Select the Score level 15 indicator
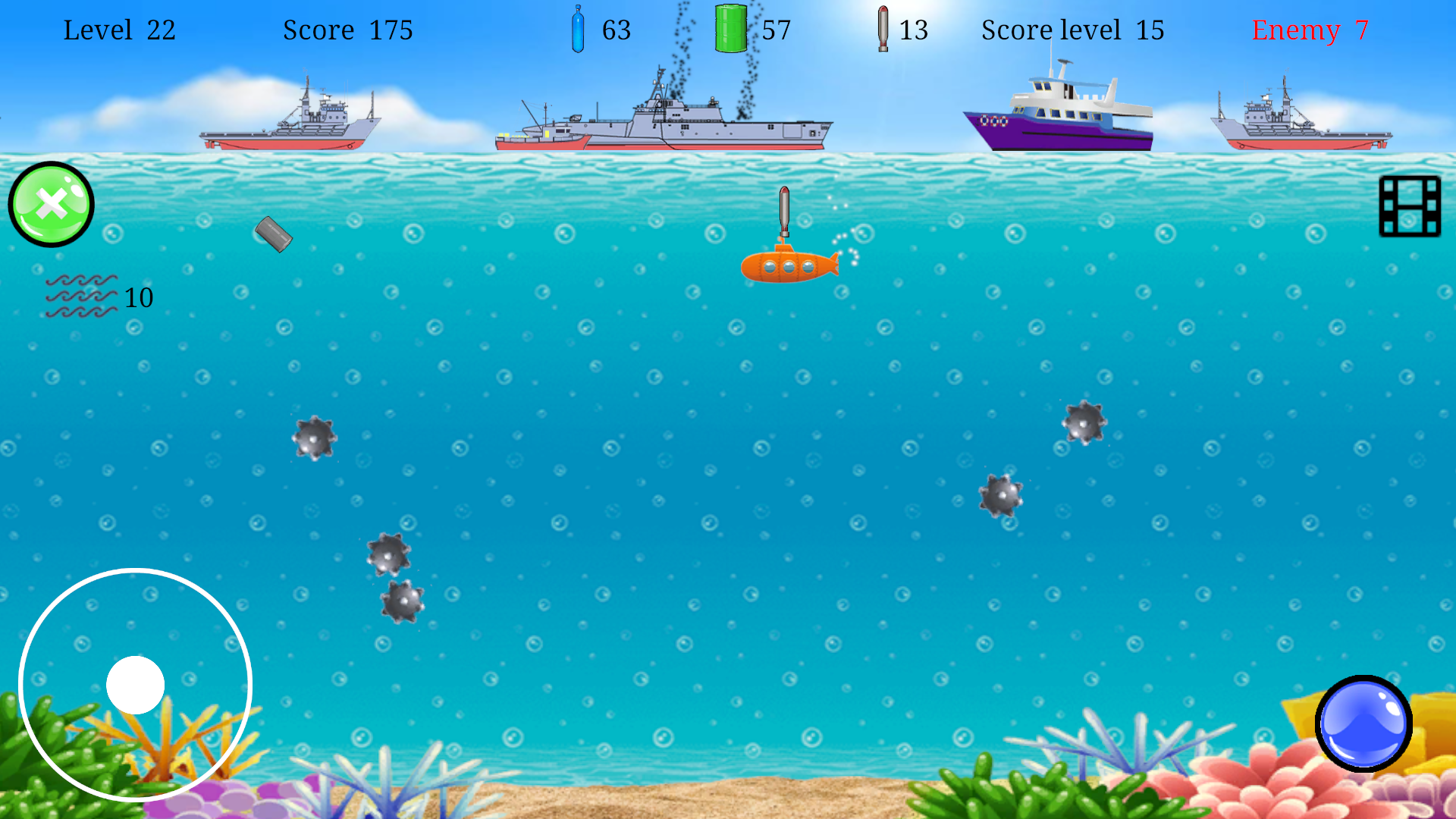Viewport: 1456px width, 819px height. pyautogui.click(x=1072, y=30)
